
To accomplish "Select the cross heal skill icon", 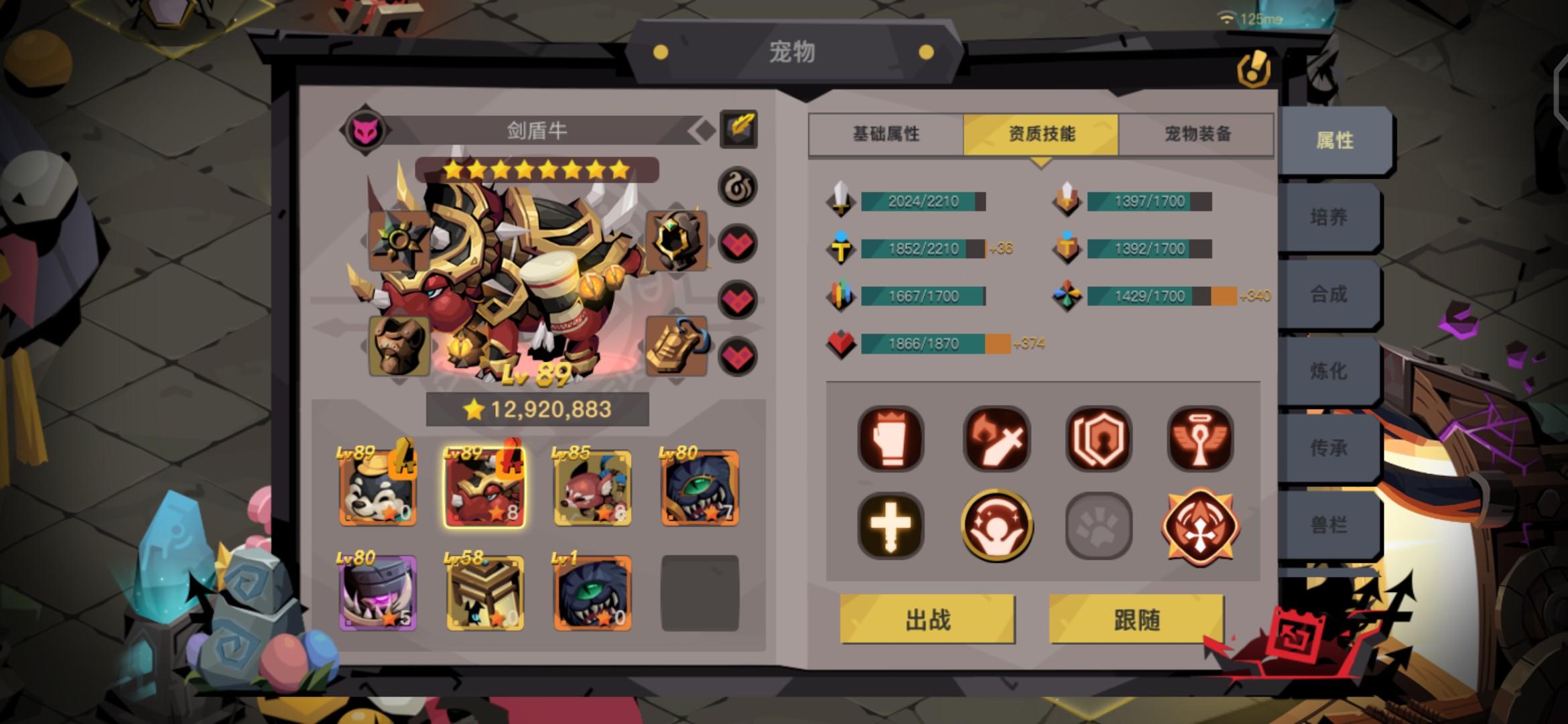I will coord(891,526).
